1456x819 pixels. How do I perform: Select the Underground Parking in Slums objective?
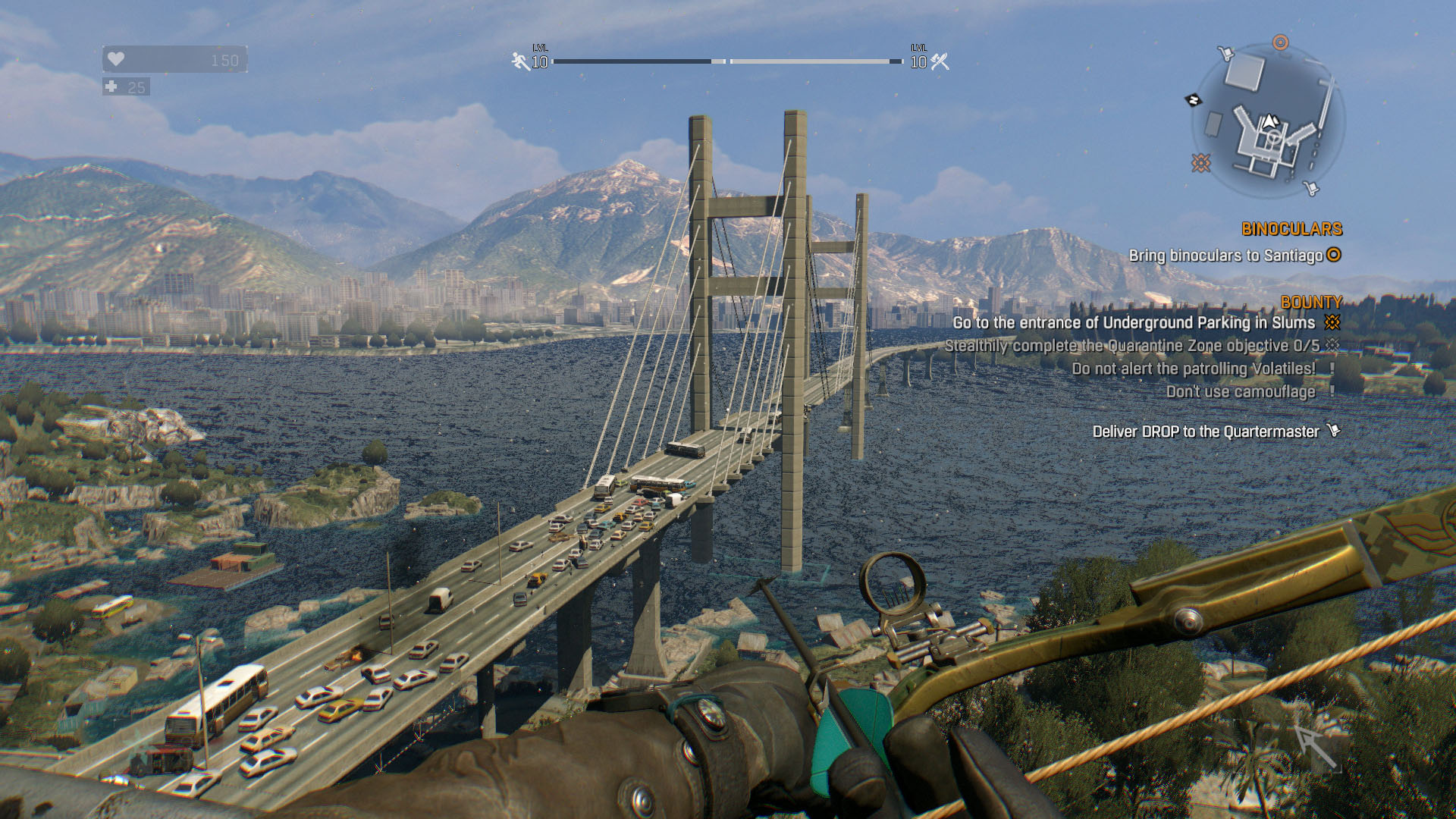click(1133, 323)
